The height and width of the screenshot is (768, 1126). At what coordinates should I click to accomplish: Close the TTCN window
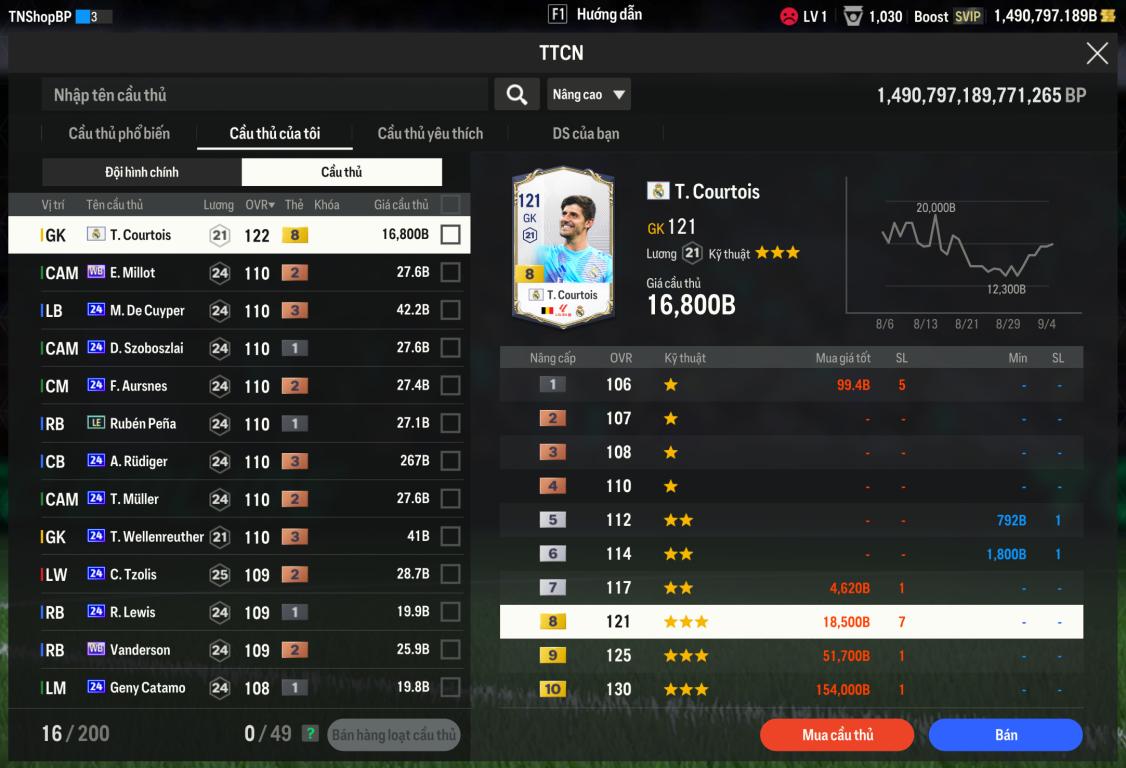[1097, 54]
